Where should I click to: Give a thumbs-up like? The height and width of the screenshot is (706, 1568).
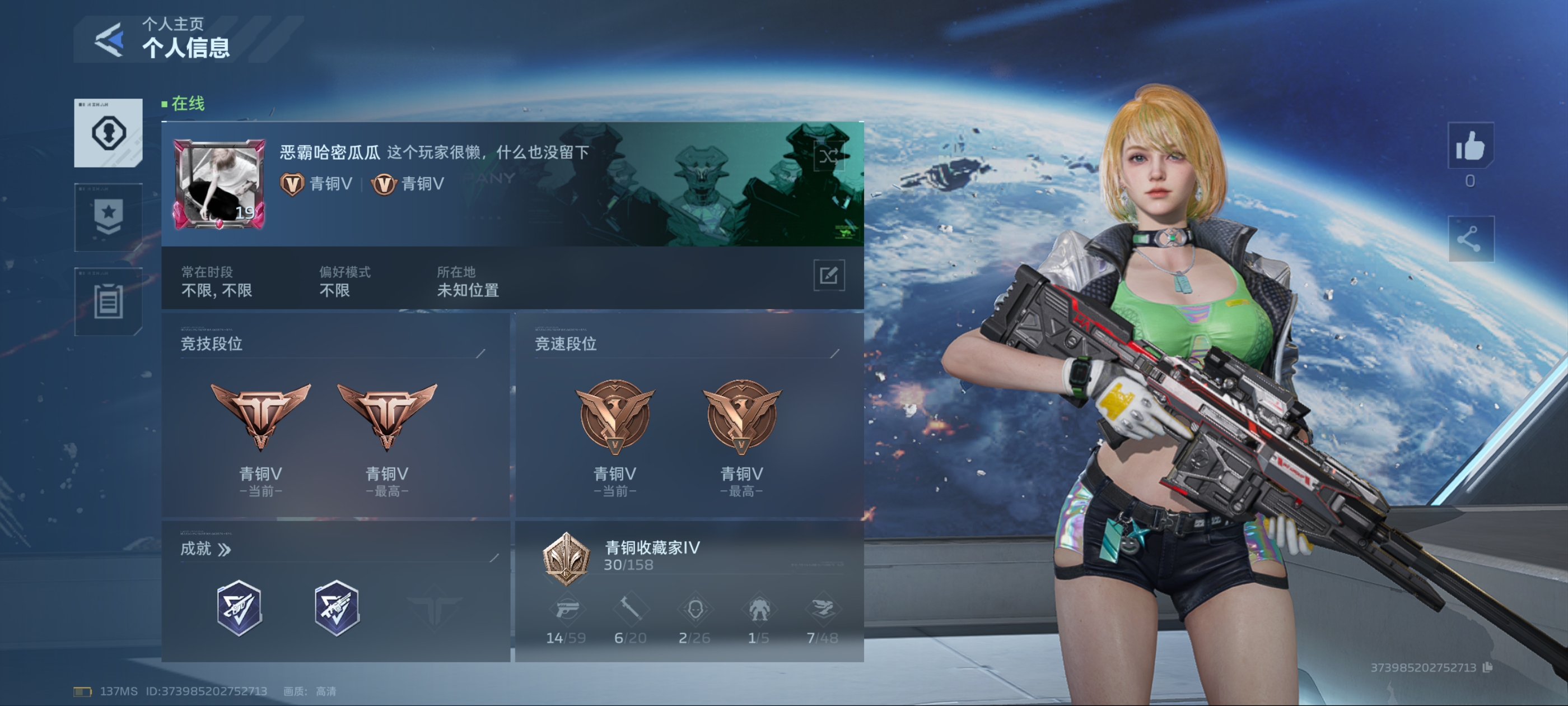1469,146
